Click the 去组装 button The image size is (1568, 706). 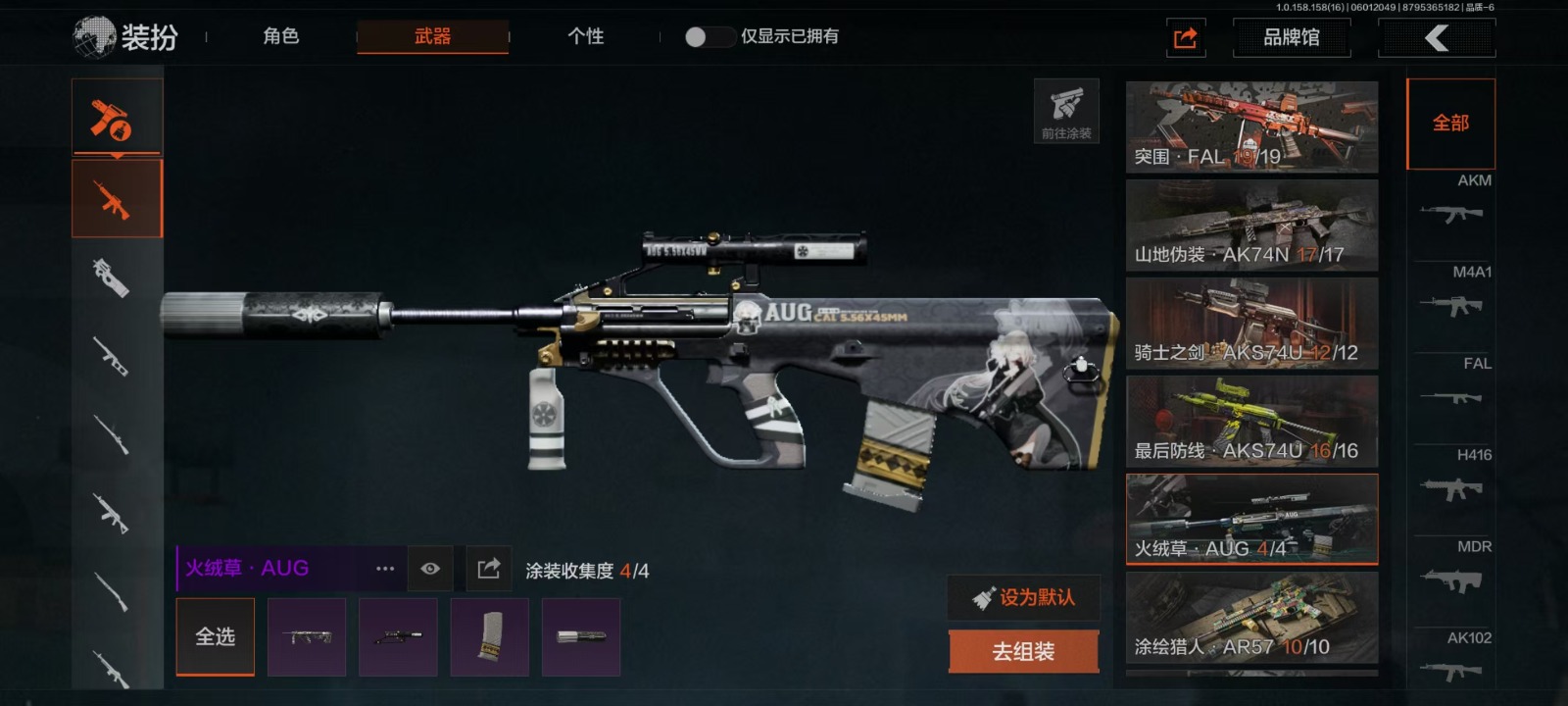click(1023, 651)
